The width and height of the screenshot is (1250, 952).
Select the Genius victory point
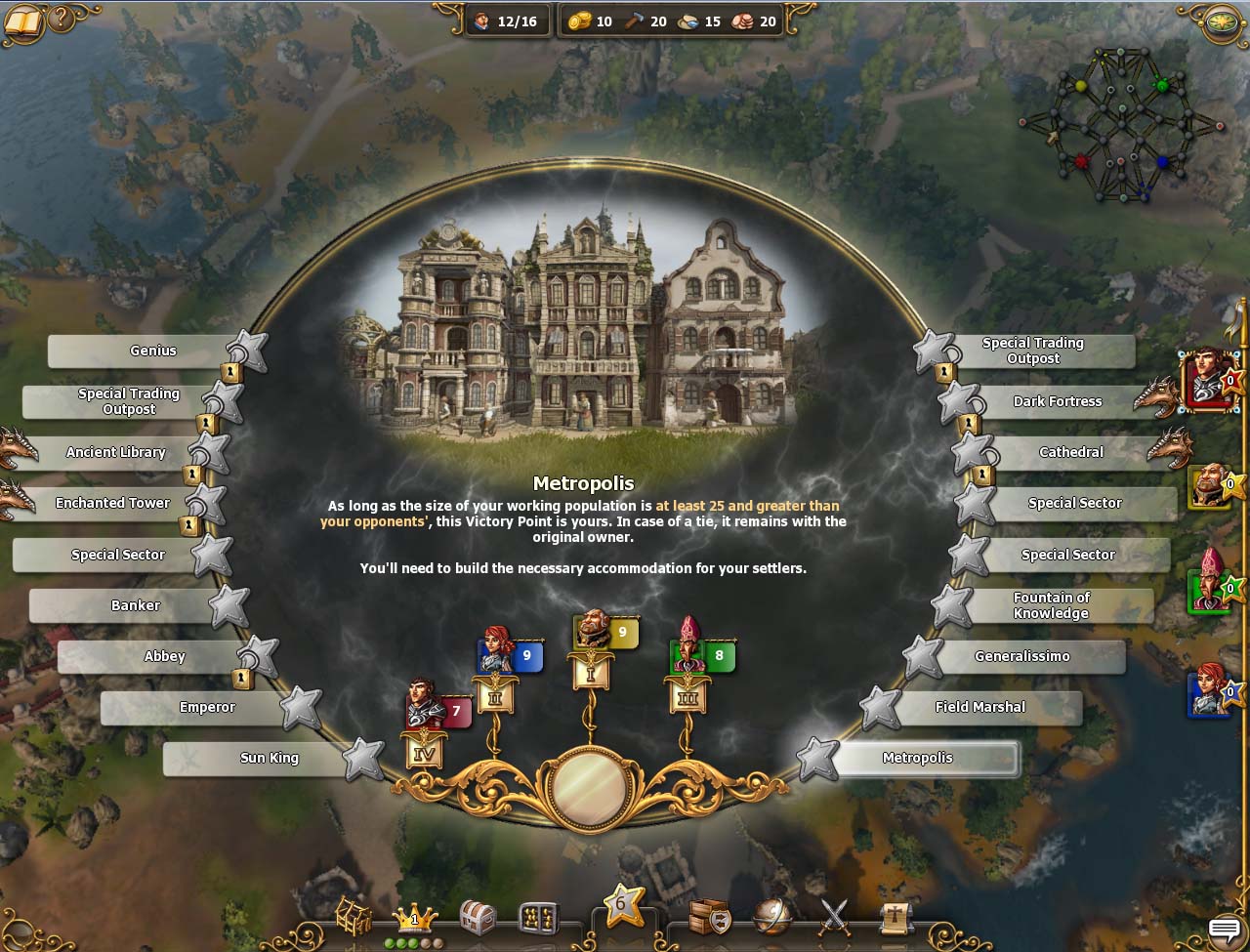[153, 352]
